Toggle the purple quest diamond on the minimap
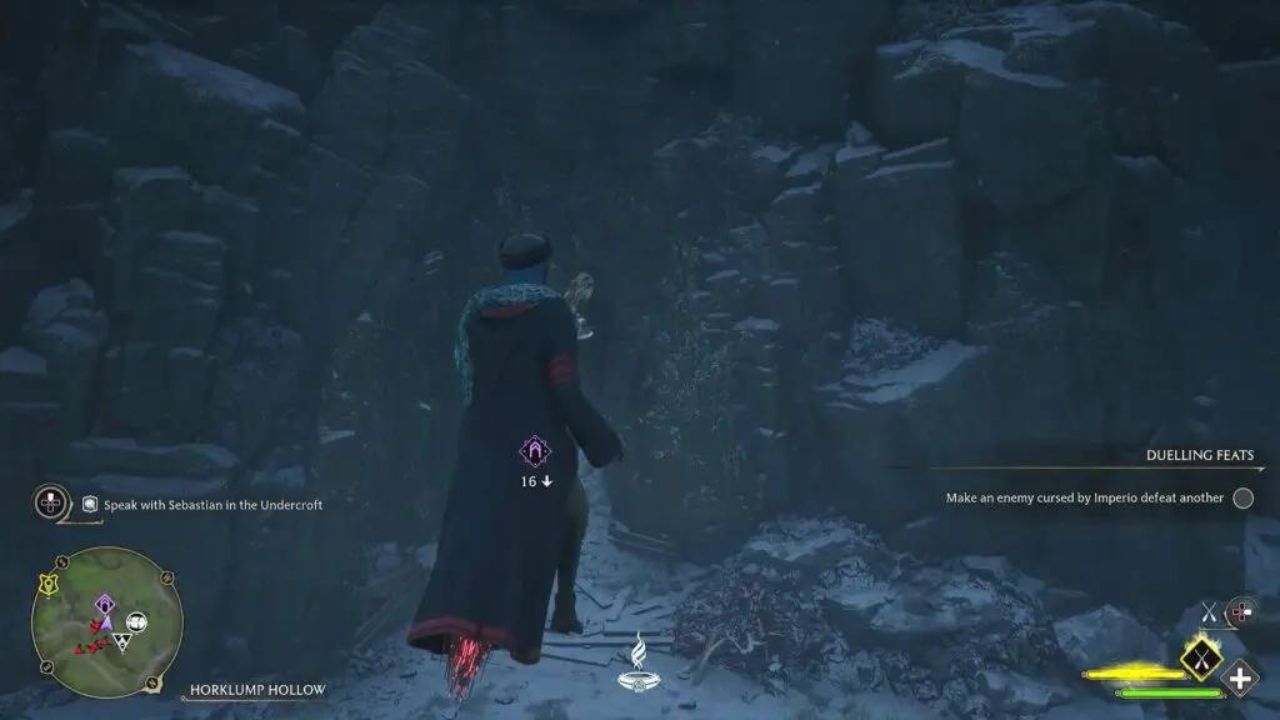The width and height of the screenshot is (1280, 720). coord(105,604)
